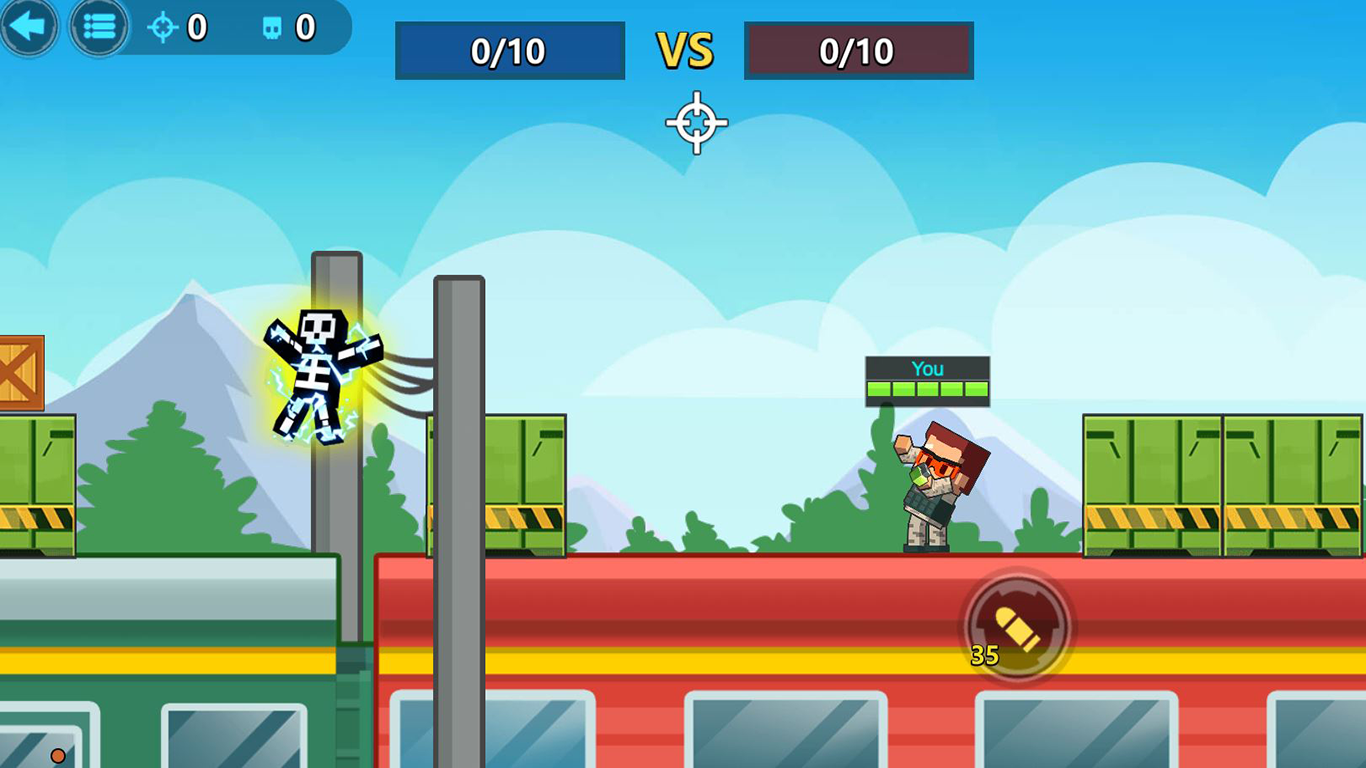Select the red 0/10 enemy score banner

point(858,51)
